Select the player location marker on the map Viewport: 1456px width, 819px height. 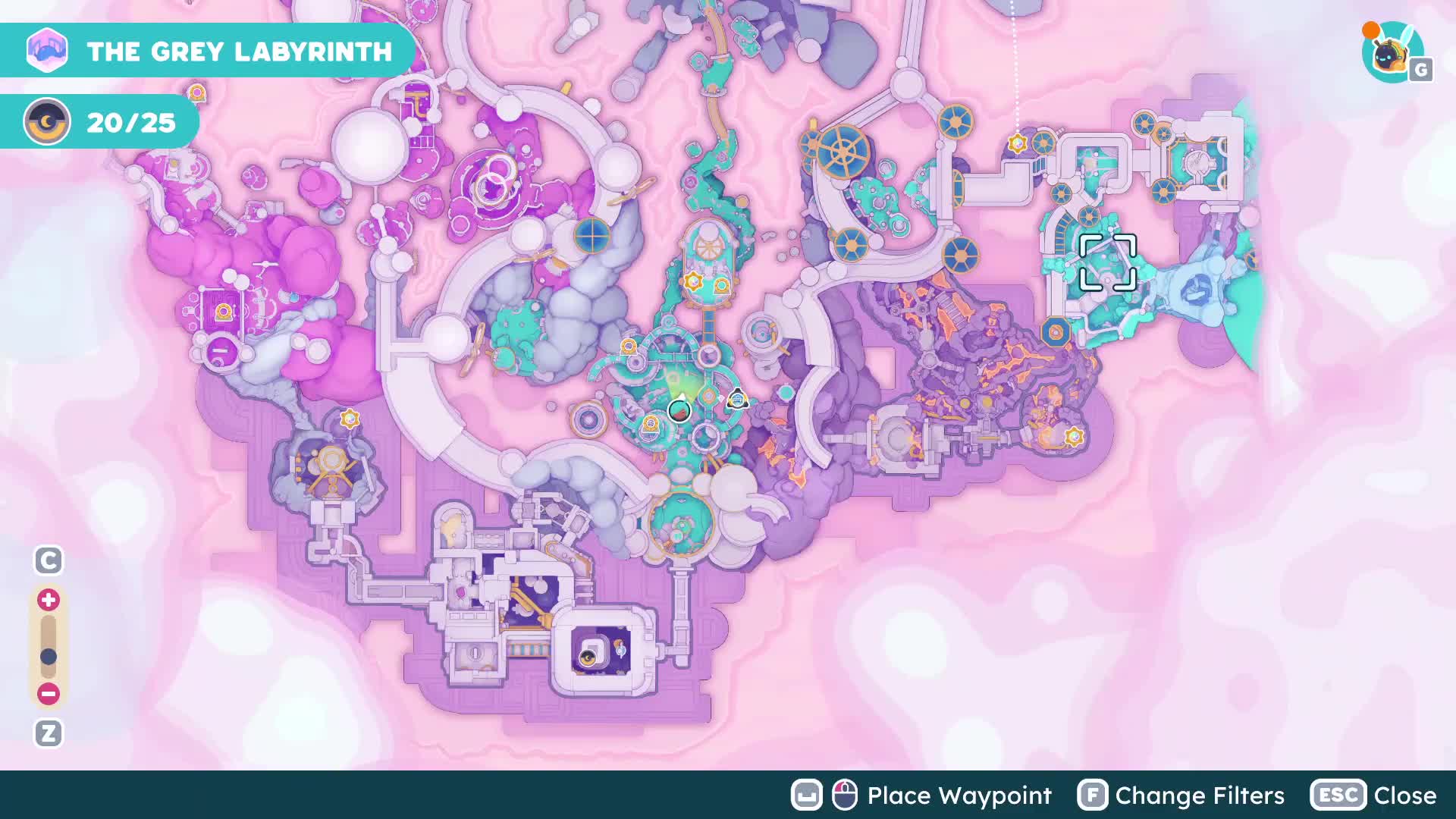tap(679, 410)
